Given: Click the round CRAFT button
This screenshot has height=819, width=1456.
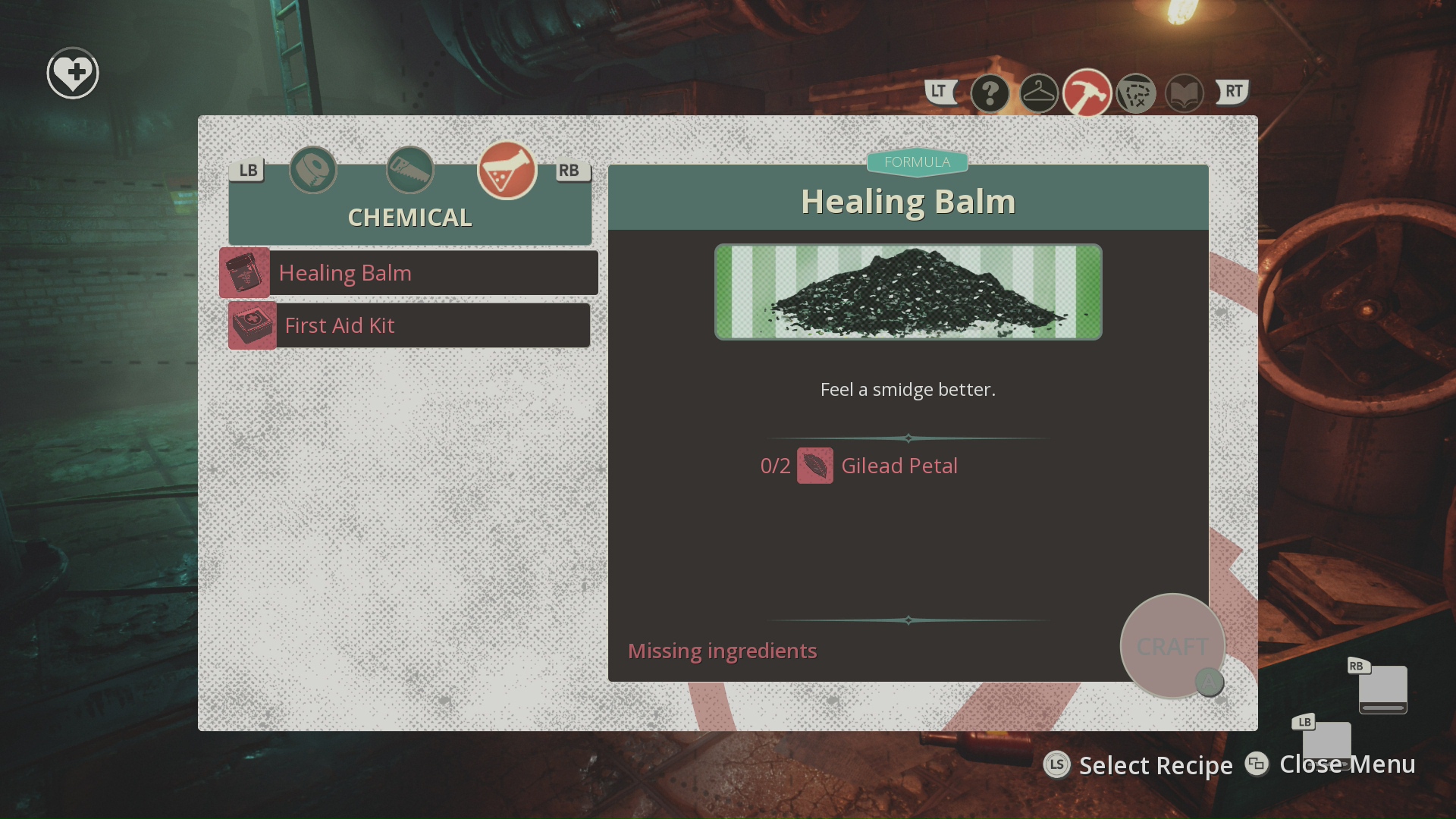Looking at the screenshot, I should pos(1172,646).
